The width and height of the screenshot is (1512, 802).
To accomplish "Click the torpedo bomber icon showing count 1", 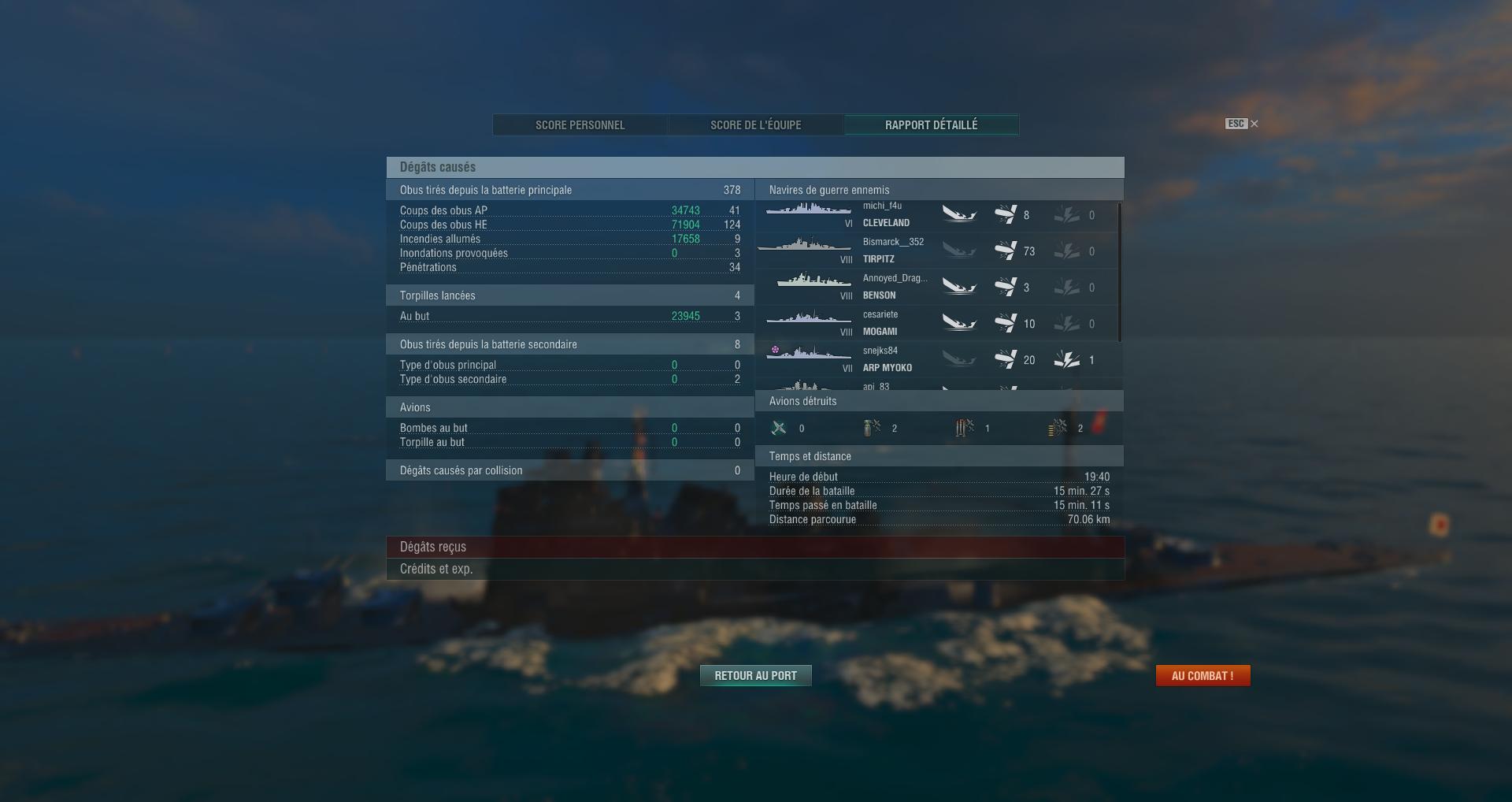I will point(963,428).
